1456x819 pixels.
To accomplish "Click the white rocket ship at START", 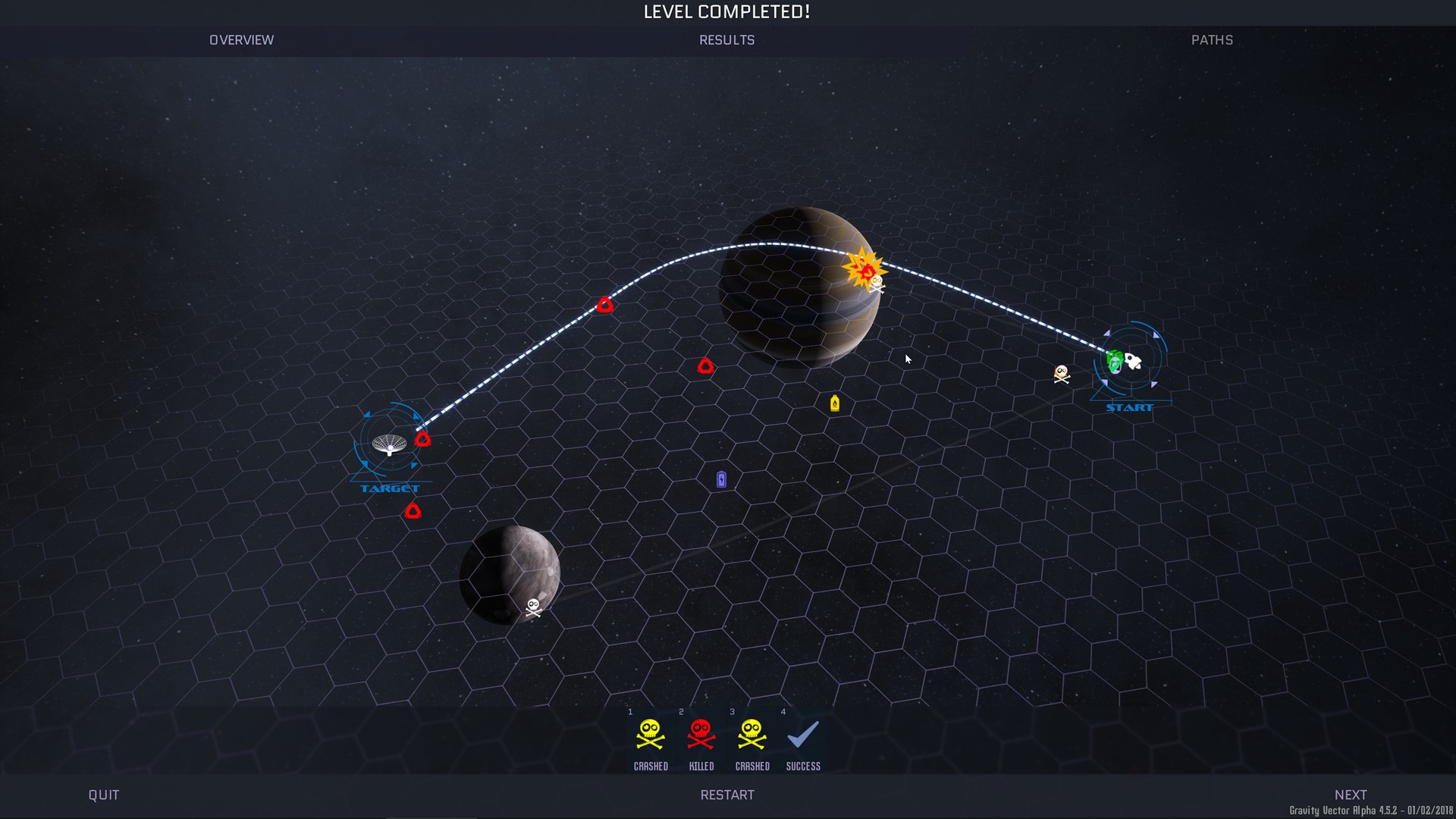I will pos(1133,362).
